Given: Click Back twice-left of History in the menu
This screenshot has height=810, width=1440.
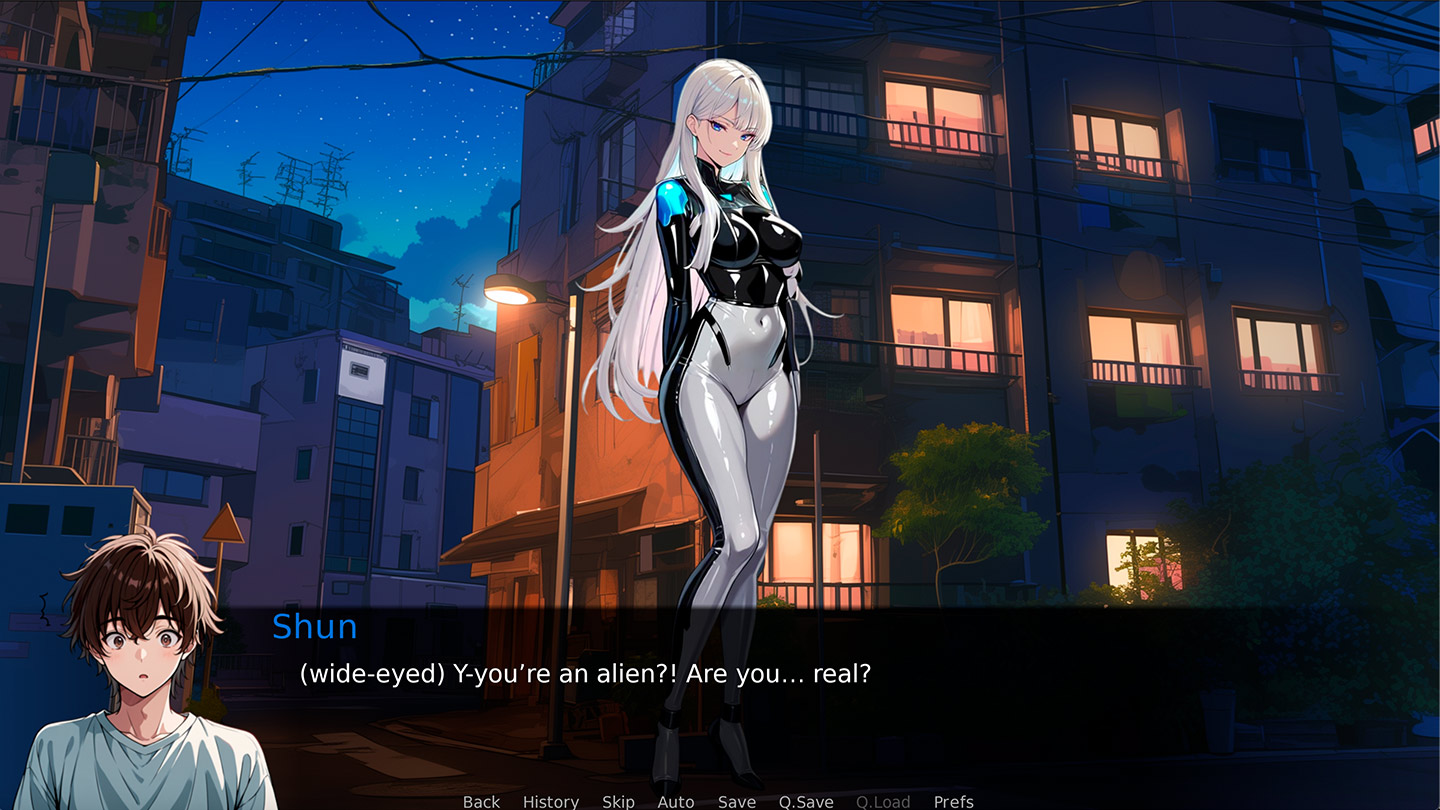Looking at the screenshot, I should 481,801.
